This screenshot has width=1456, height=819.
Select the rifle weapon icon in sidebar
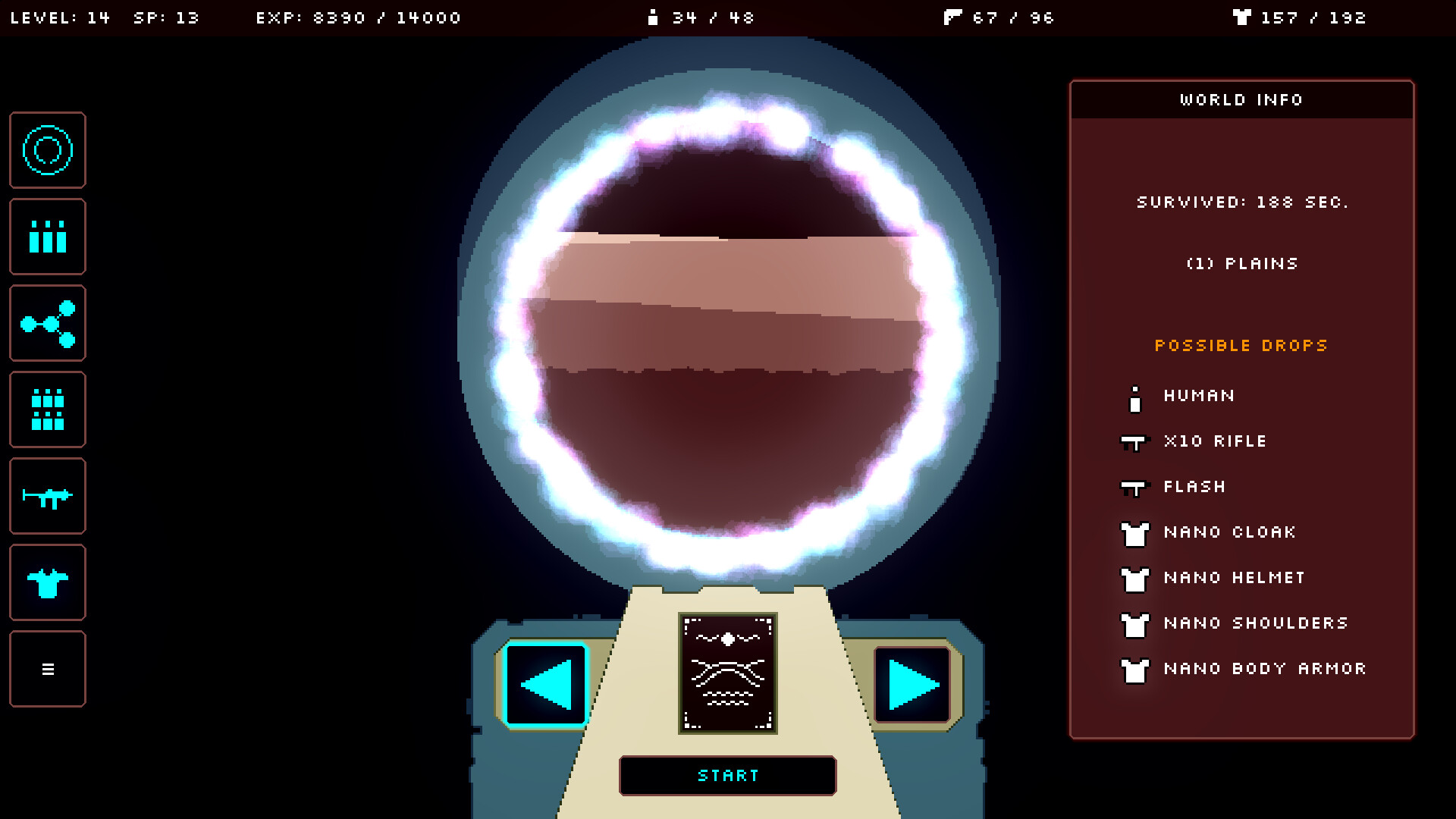(47, 496)
